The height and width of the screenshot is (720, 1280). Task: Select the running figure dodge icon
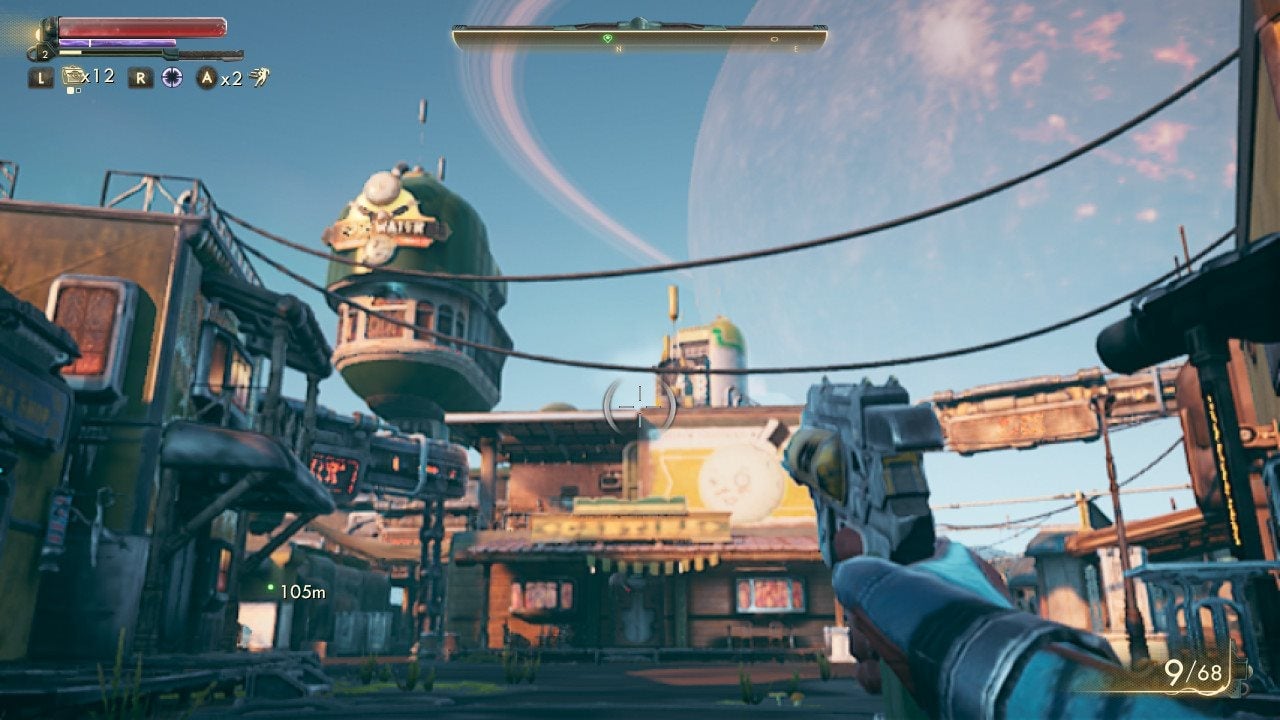coord(261,77)
